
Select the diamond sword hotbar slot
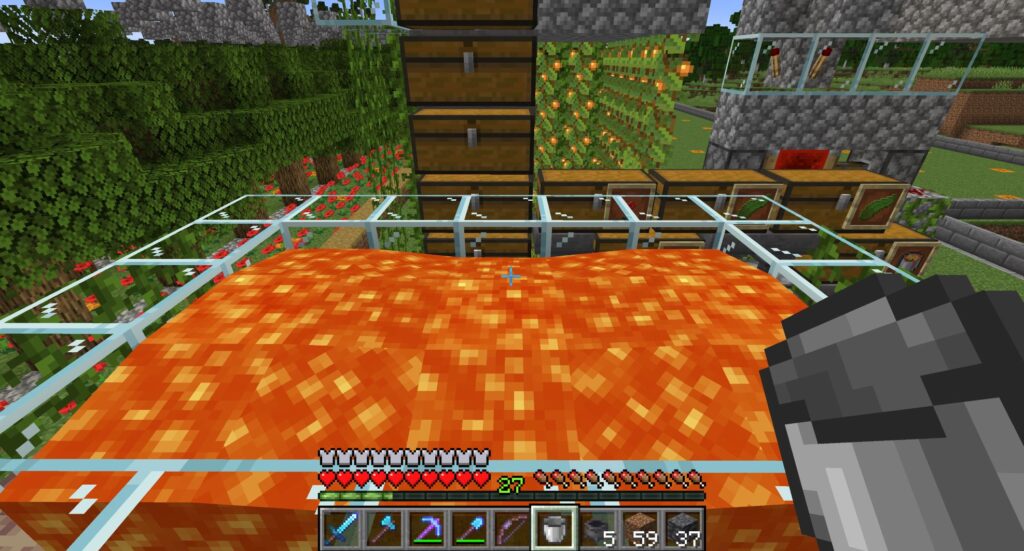point(340,527)
